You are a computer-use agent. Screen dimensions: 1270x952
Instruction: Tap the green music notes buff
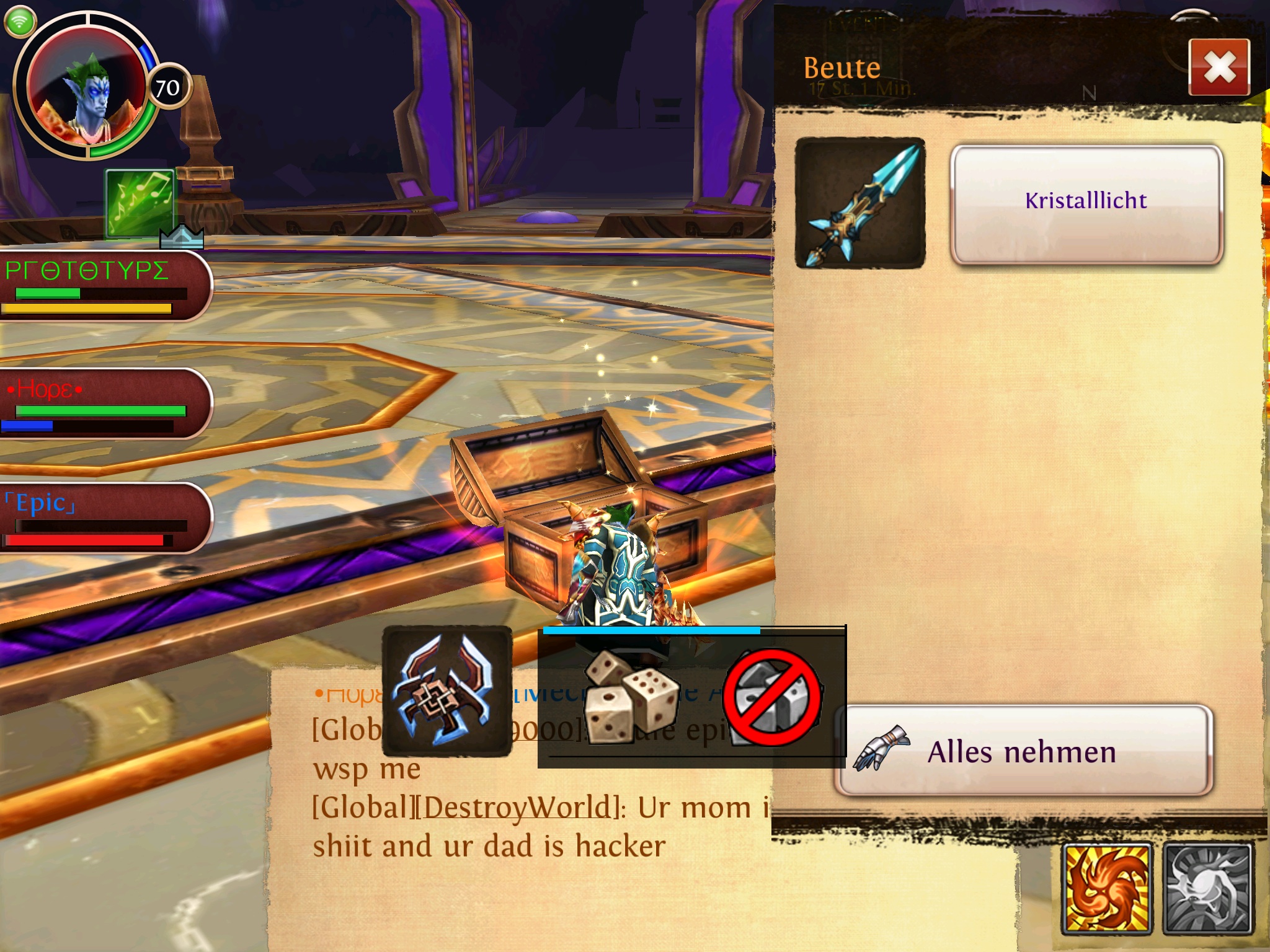pyautogui.click(x=140, y=203)
